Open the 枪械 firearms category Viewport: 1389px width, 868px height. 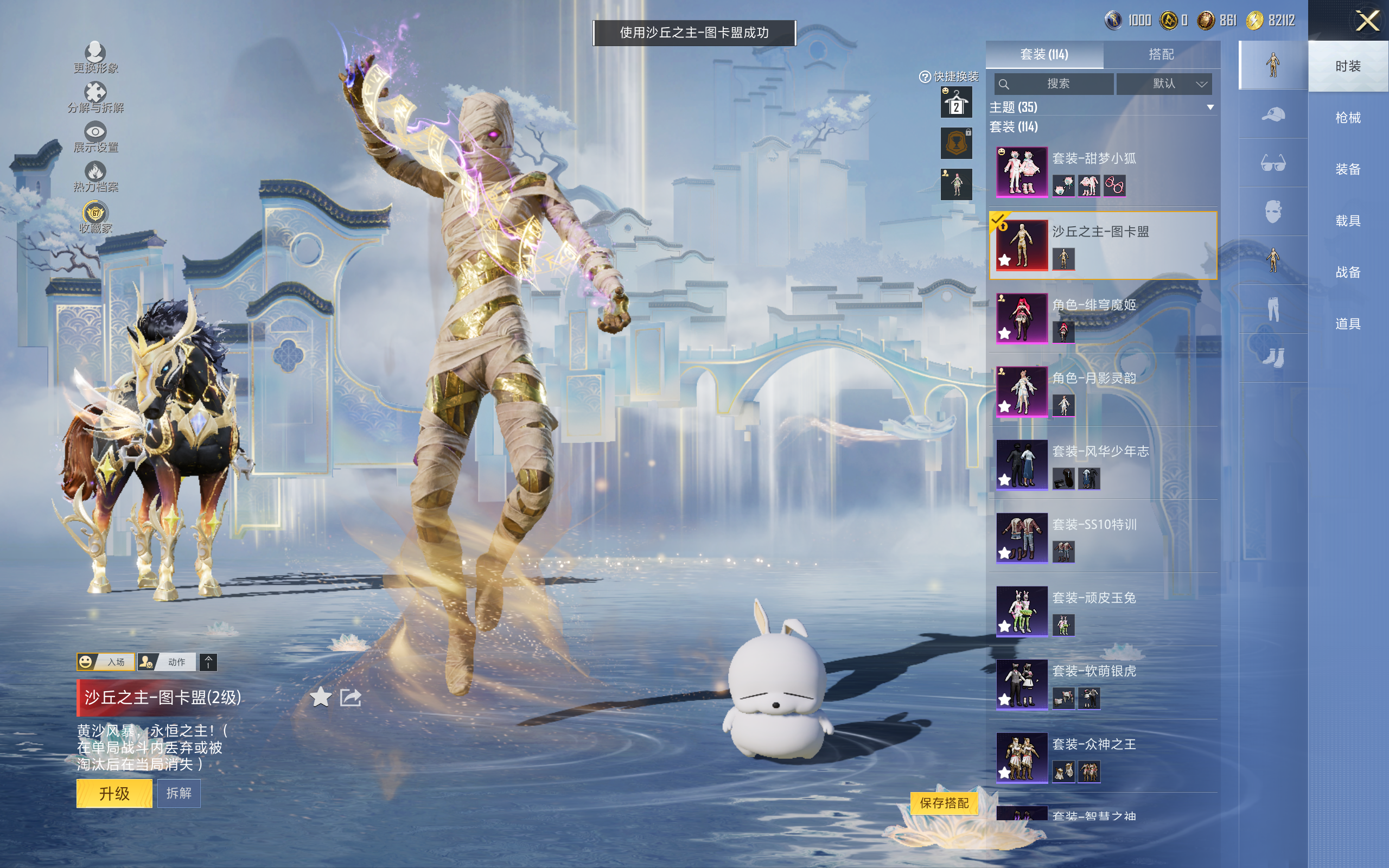1348,118
